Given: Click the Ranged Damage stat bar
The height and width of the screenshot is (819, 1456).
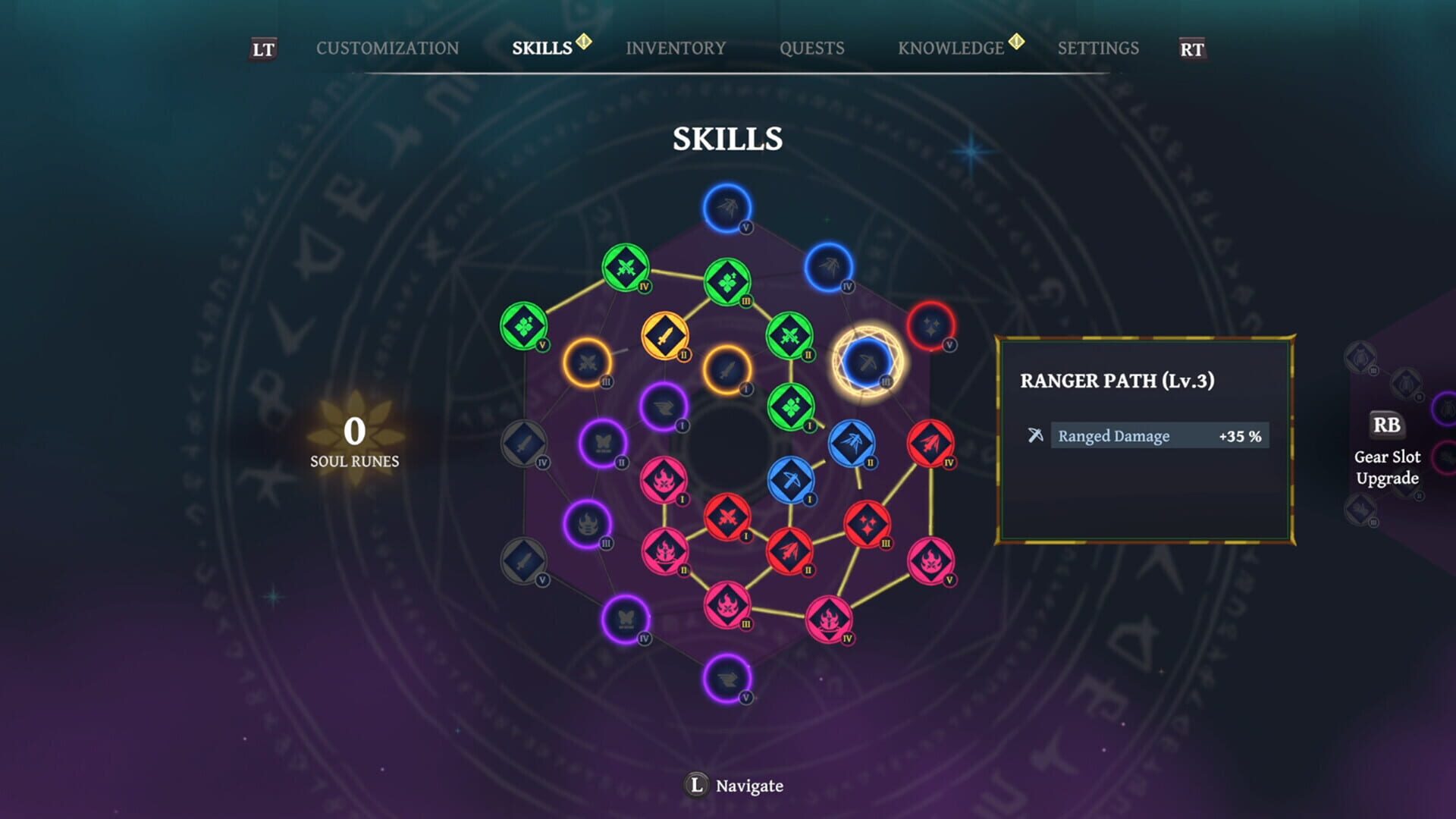Looking at the screenshot, I should (1159, 435).
